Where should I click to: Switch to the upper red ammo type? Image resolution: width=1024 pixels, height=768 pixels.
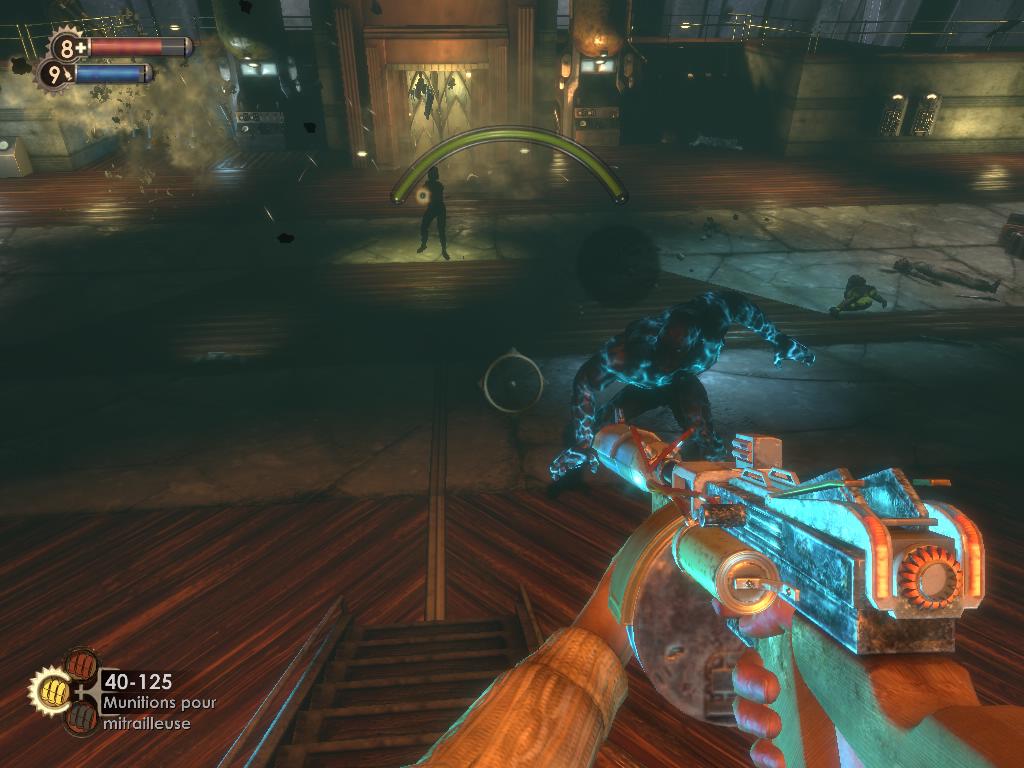point(80,665)
